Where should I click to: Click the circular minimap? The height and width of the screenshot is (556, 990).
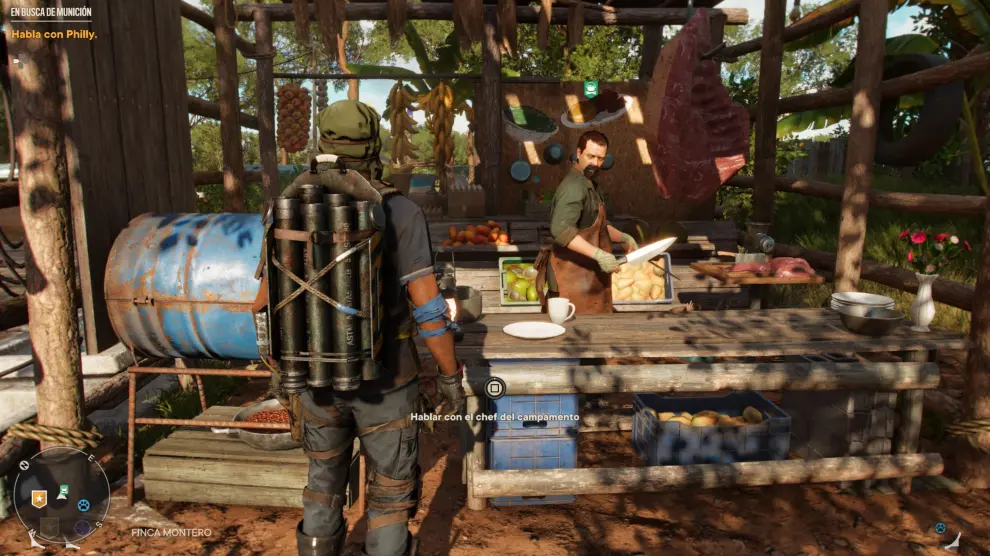[x=62, y=495]
